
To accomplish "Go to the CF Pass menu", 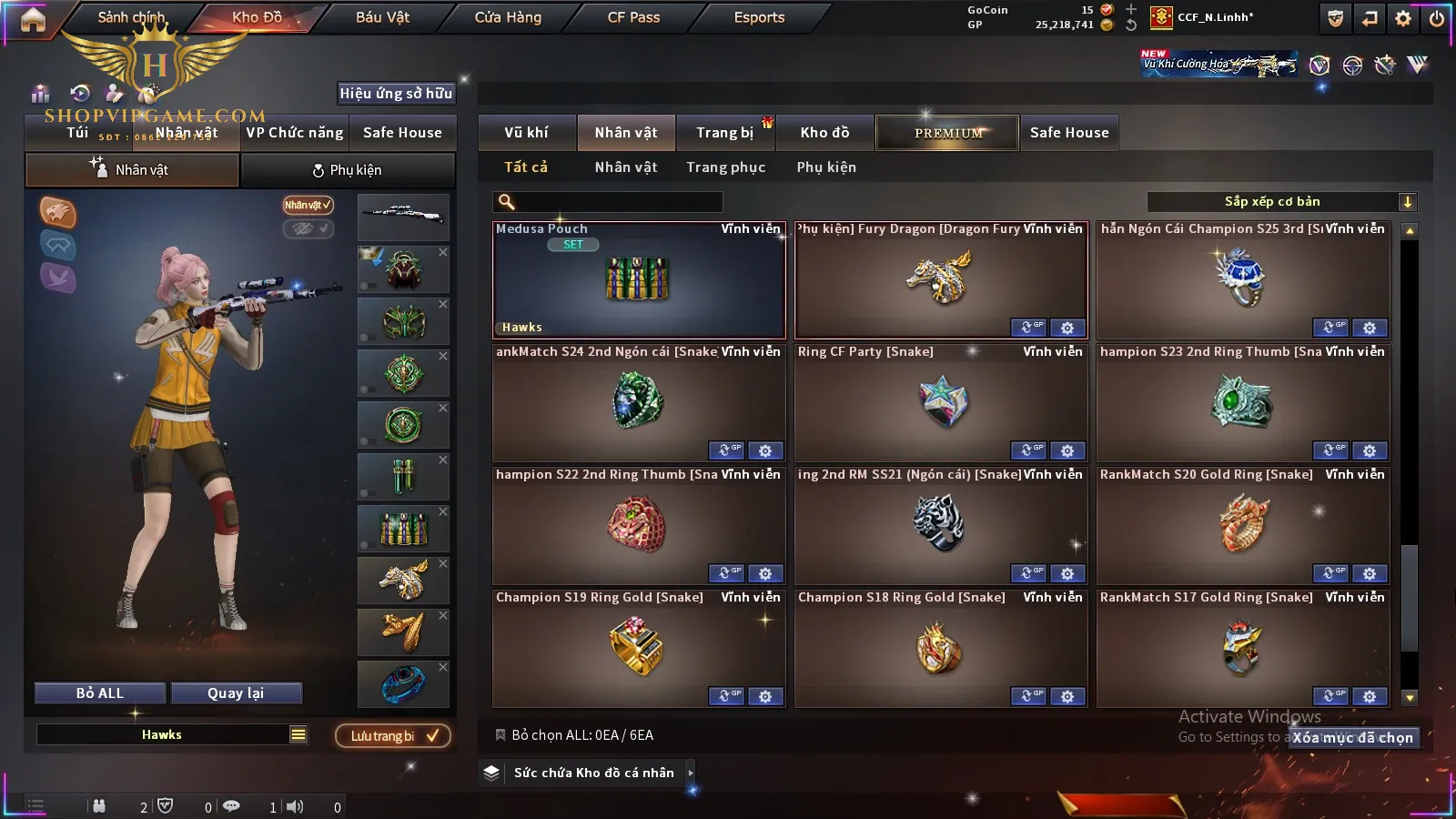I will pyautogui.click(x=633, y=17).
